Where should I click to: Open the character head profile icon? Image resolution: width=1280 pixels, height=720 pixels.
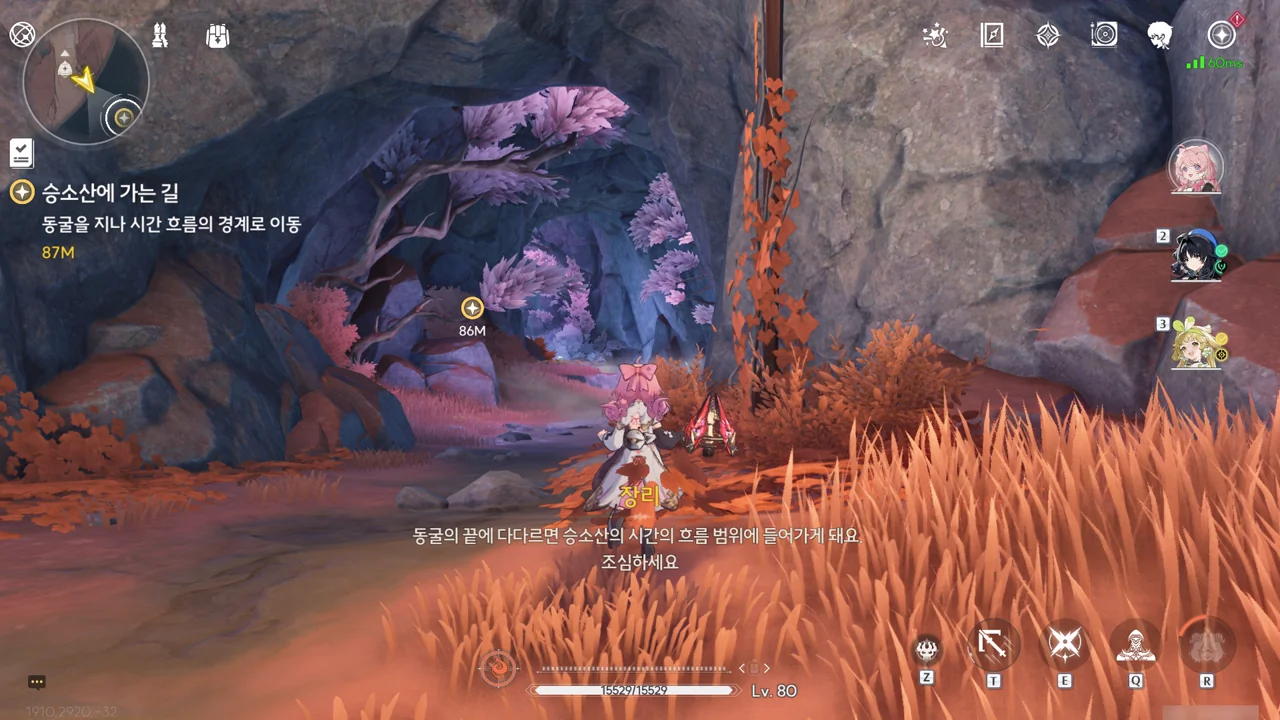[x=1160, y=36]
